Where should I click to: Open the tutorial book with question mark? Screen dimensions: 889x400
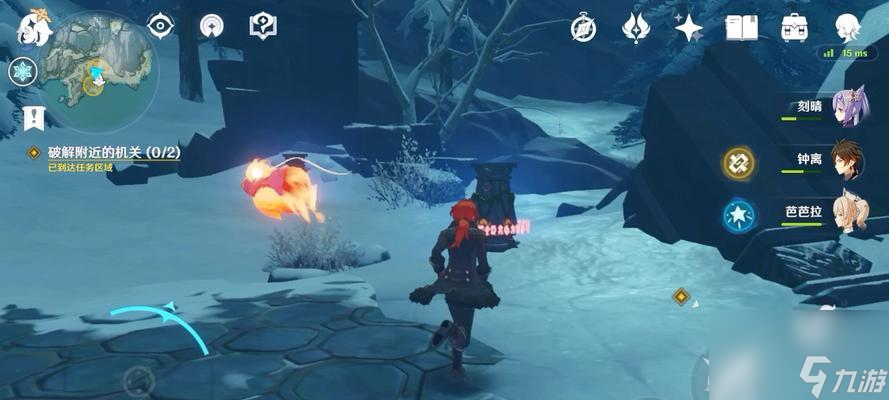point(264,25)
